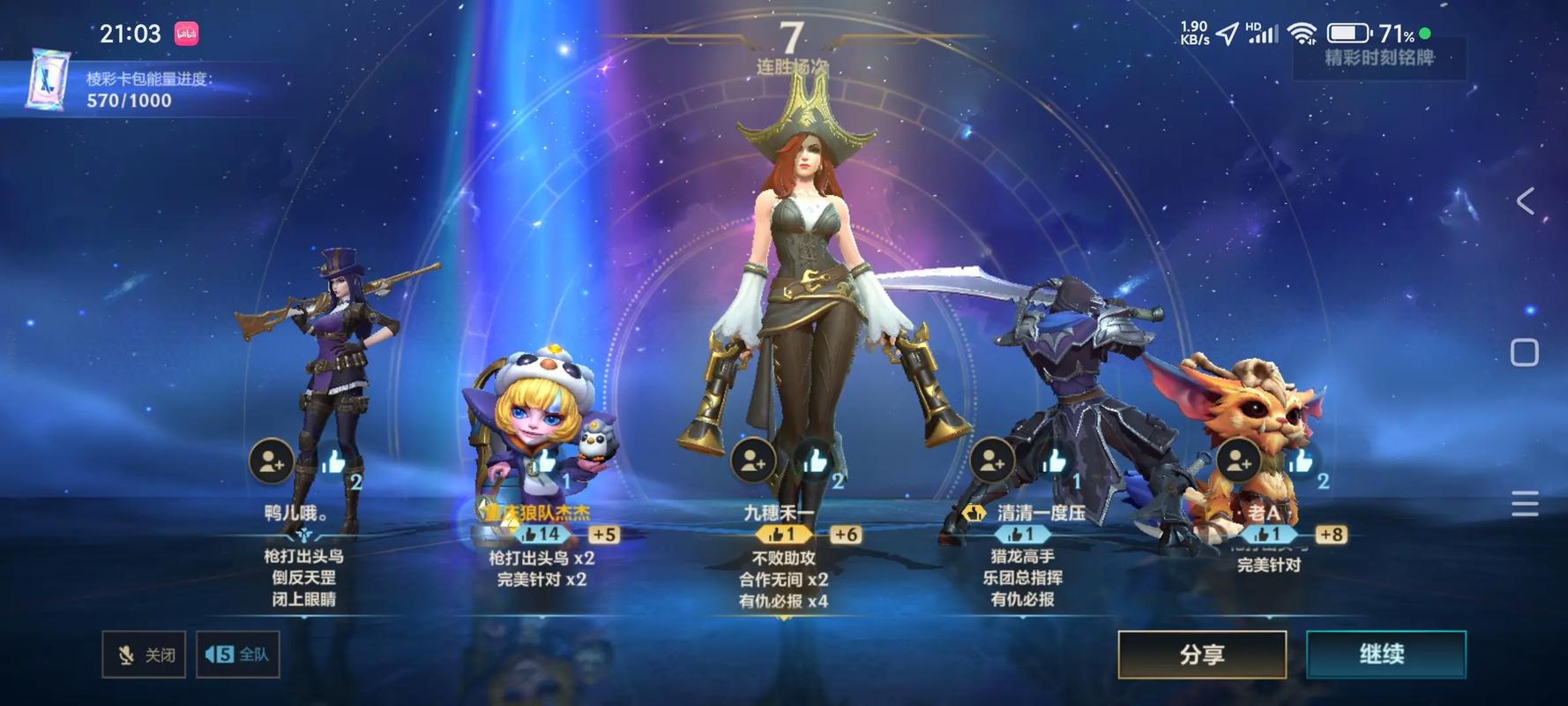
Task: Give a thumbs-up to 鸭儿哦。
Action: pos(334,461)
